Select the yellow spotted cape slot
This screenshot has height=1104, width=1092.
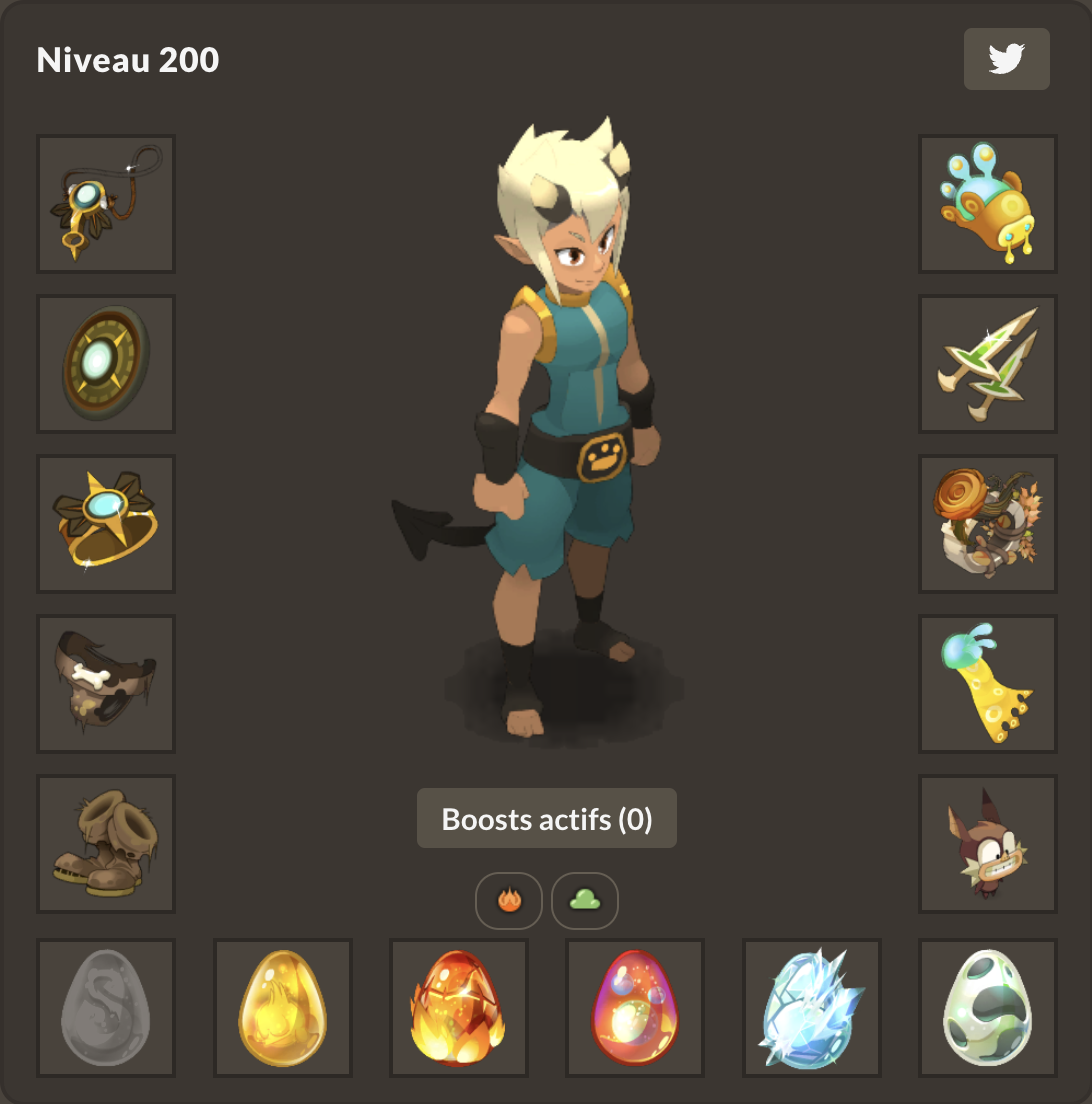click(x=988, y=684)
